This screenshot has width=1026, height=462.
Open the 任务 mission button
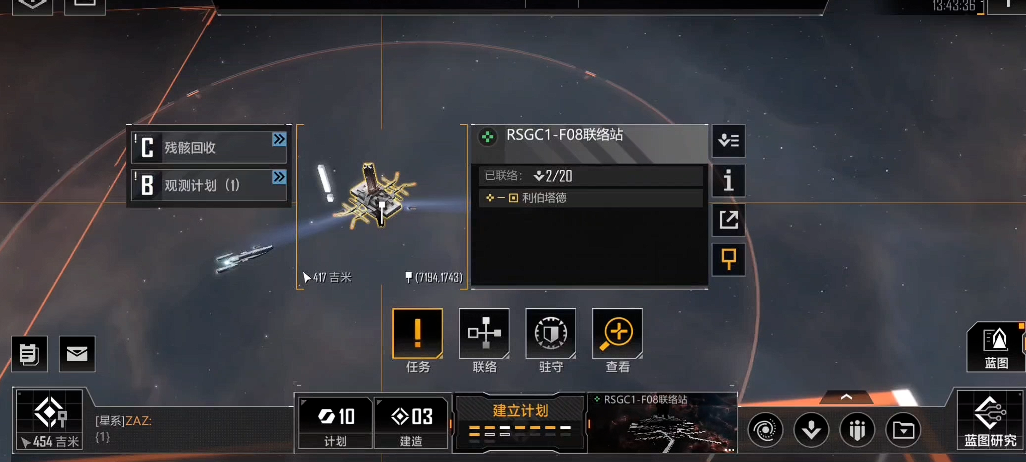[417, 333]
